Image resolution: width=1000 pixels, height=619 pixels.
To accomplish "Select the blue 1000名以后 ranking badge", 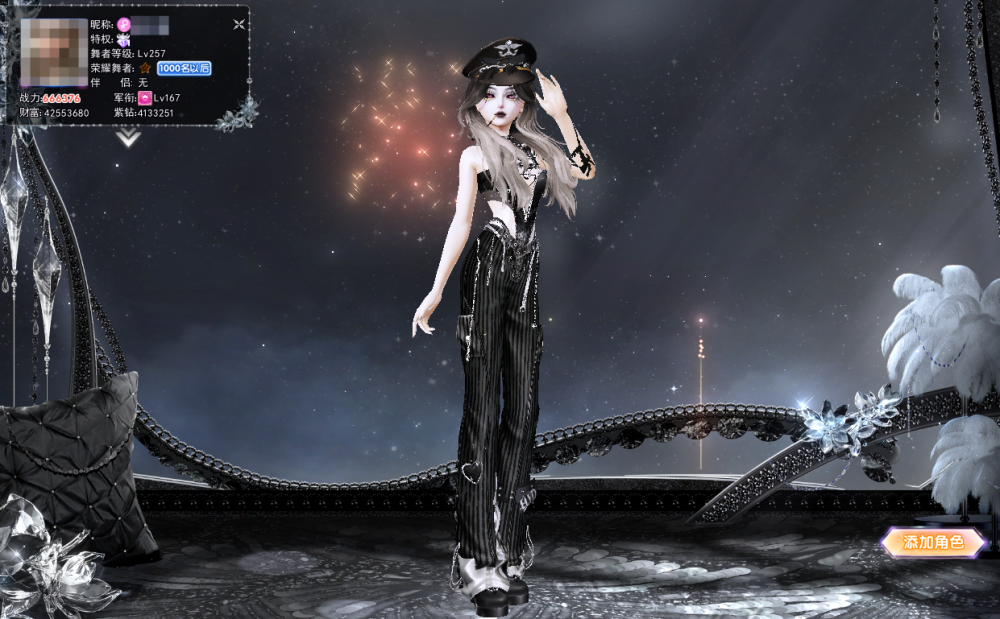I will tap(183, 68).
